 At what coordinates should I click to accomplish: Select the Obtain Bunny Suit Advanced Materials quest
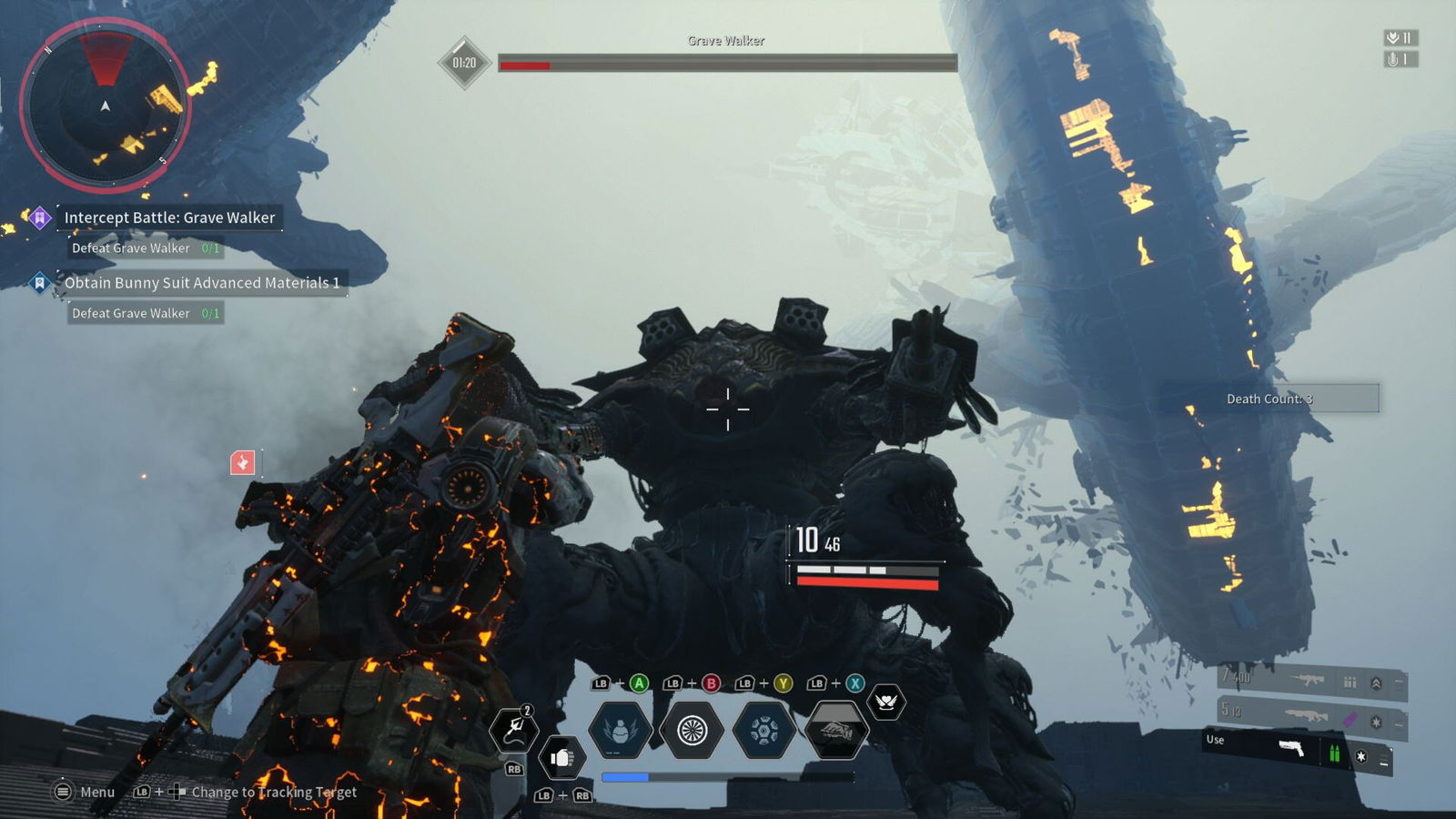click(201, 283)
